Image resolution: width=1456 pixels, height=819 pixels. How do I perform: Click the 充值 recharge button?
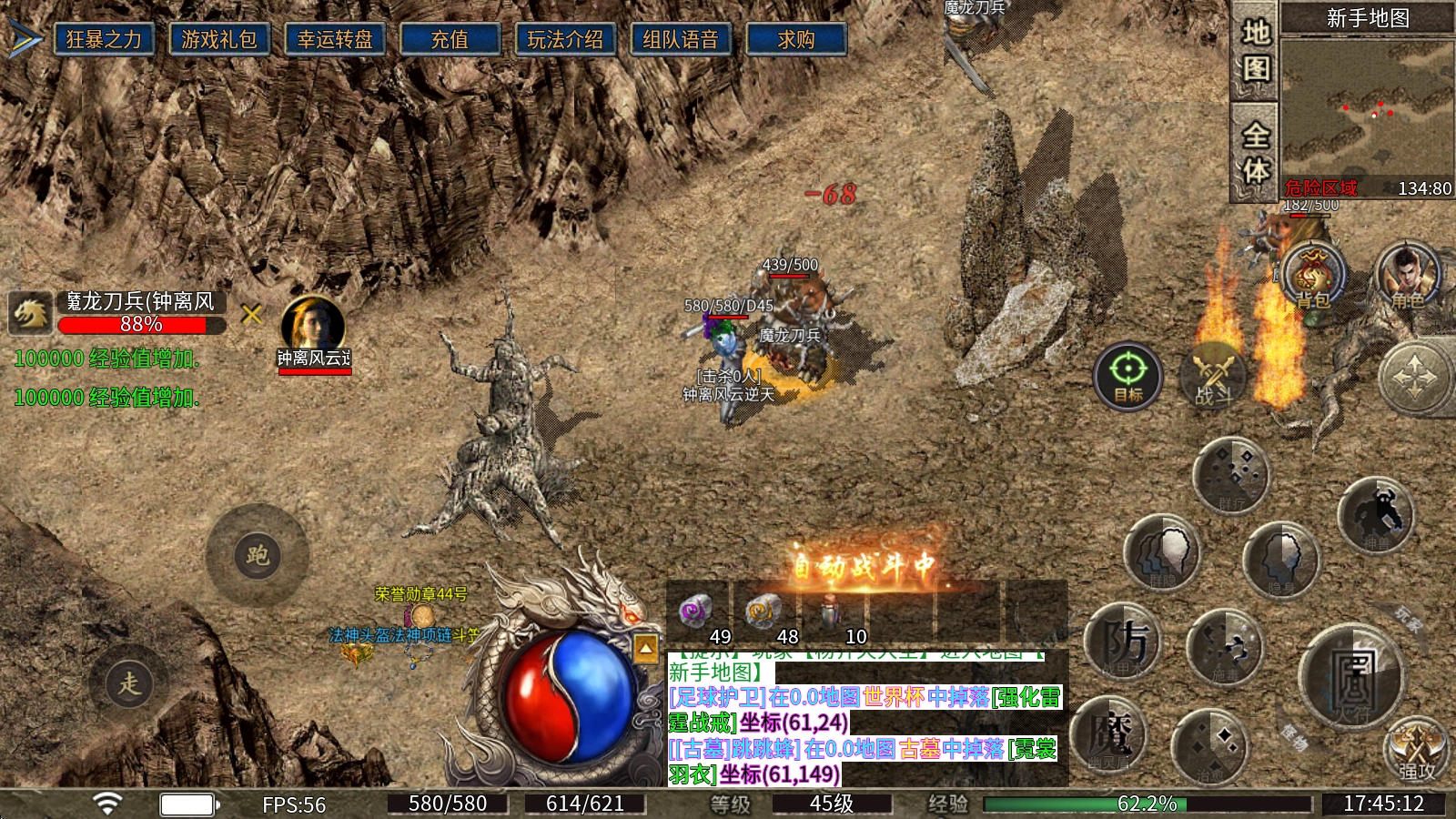pyautogui.click(x=450, y=40)
